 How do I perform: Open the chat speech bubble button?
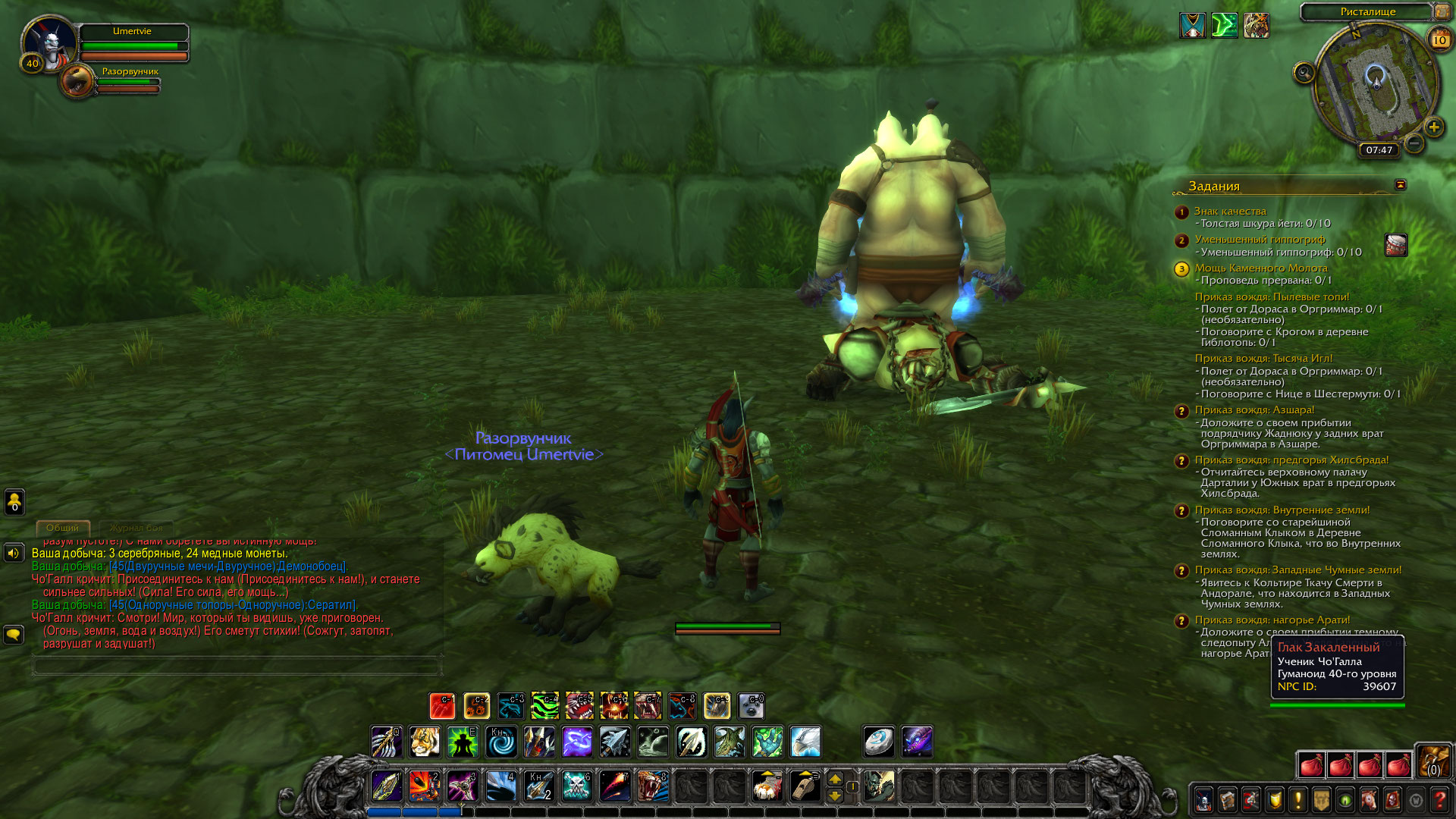[14, 634]
